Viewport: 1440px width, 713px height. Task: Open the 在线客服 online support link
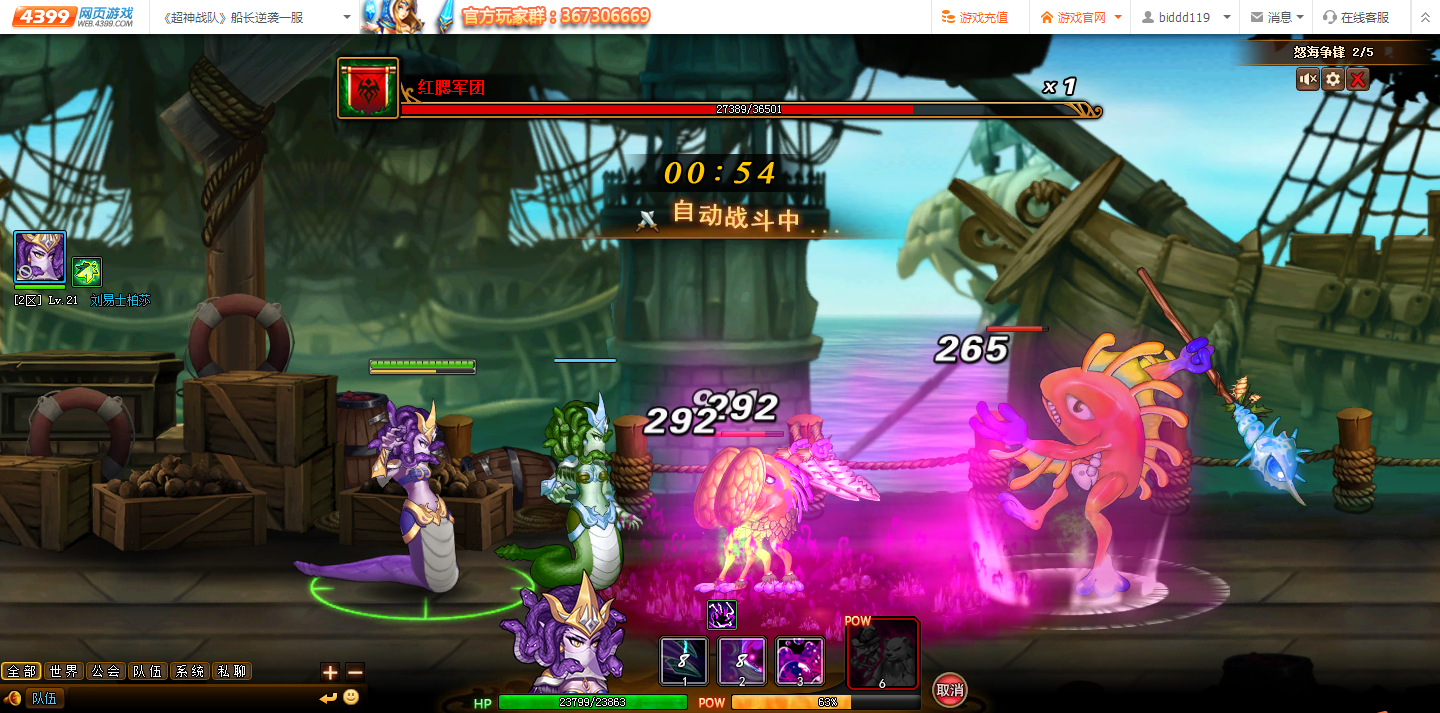point(1356,17)
